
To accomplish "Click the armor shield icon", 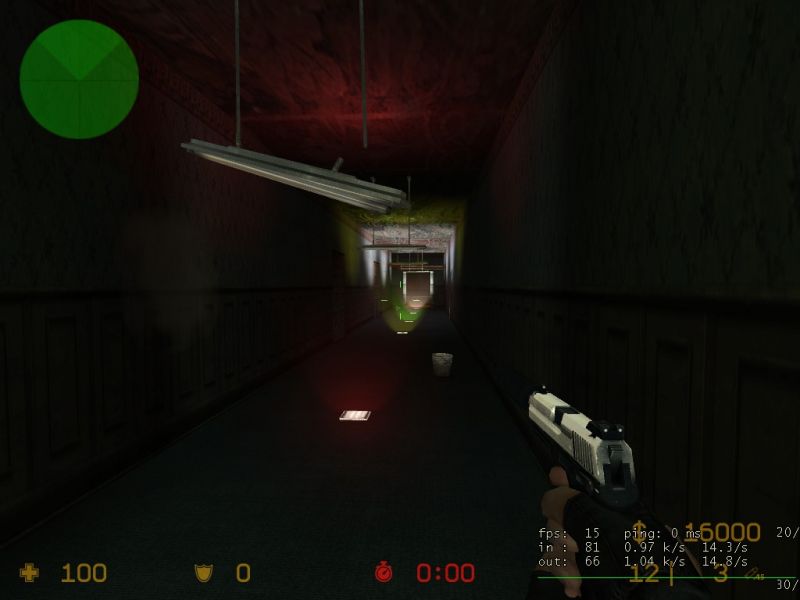I will pos(203,573).
